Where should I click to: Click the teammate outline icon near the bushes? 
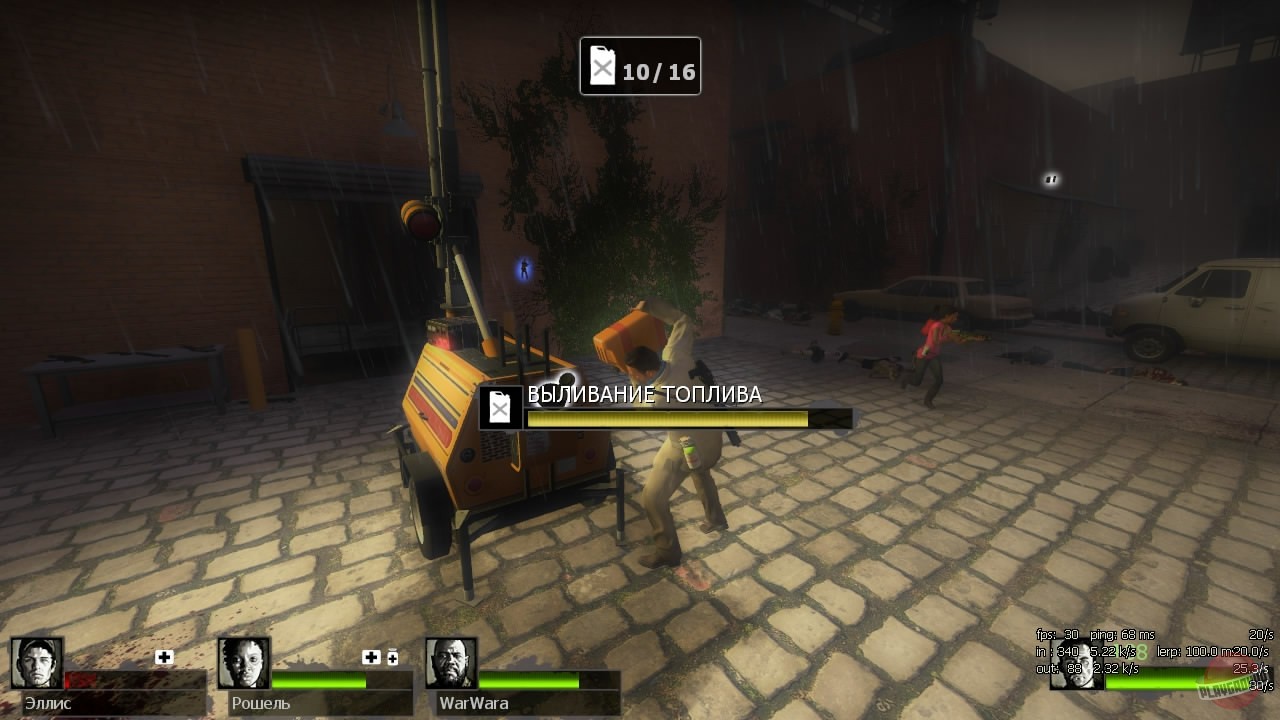[524, 266]
